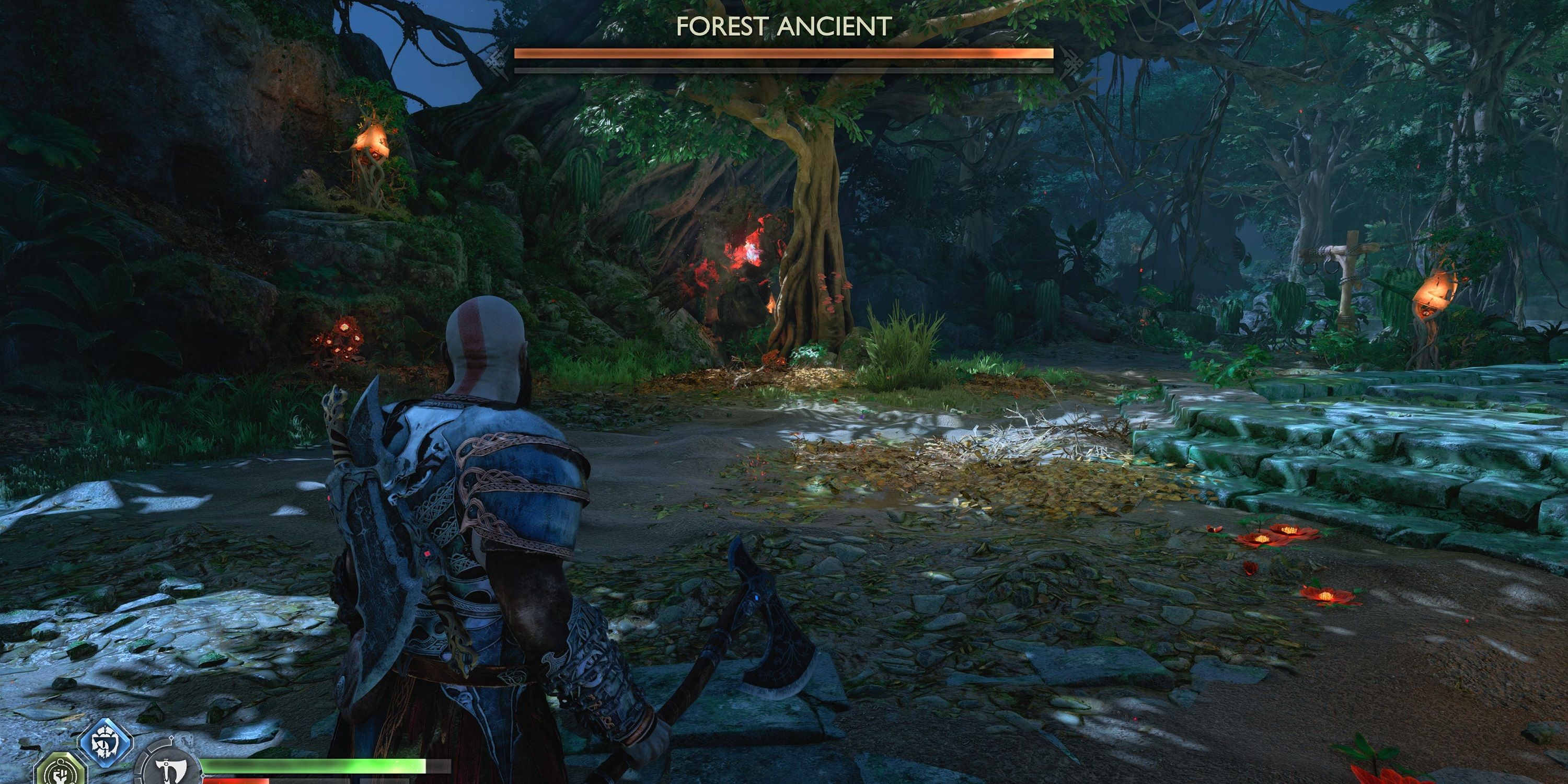Select the FOREST ANCIENT title text
This screenshot has width=1568, height=784.
[x=784, y=27]
